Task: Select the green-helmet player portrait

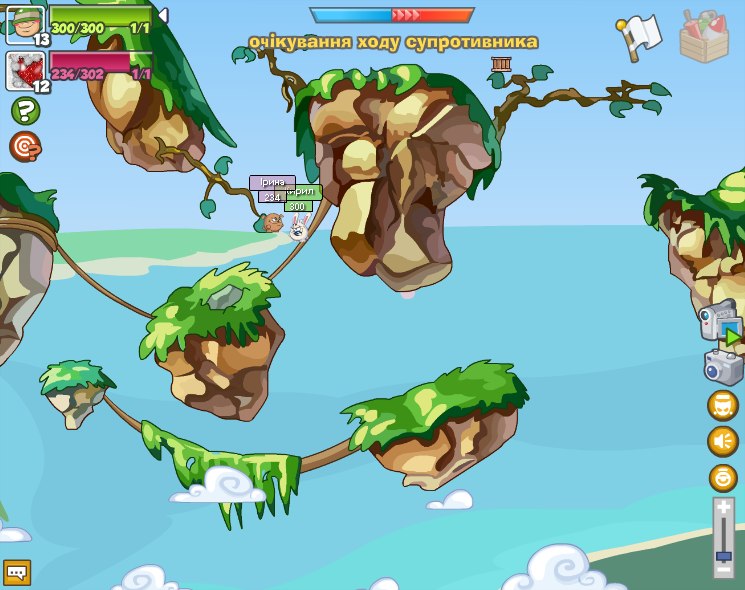Action: (x=26, y=22)
